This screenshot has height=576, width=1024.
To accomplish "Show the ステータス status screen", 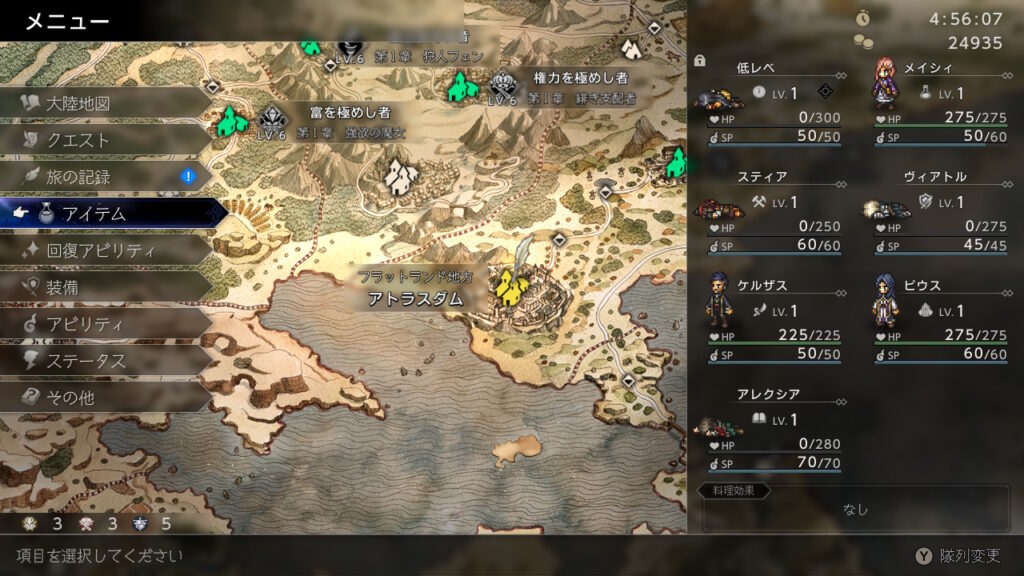I will click(x=85, y=361).
